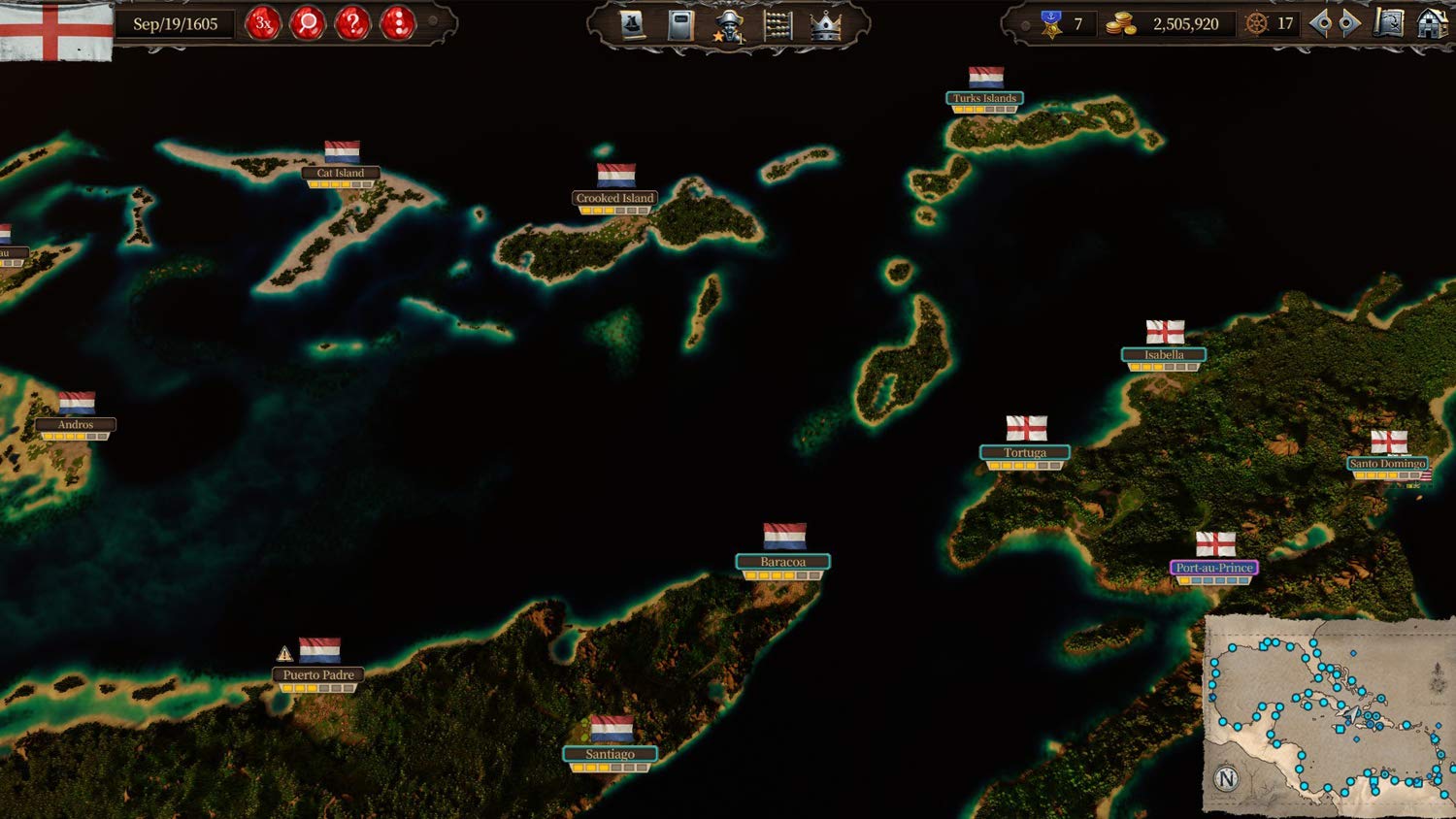Open the ship scroll panel

[632, 25]
